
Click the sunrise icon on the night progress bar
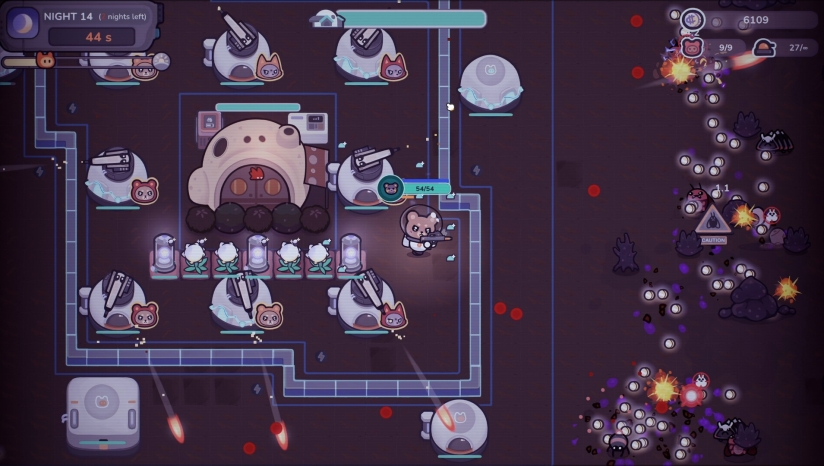(160, 61)
